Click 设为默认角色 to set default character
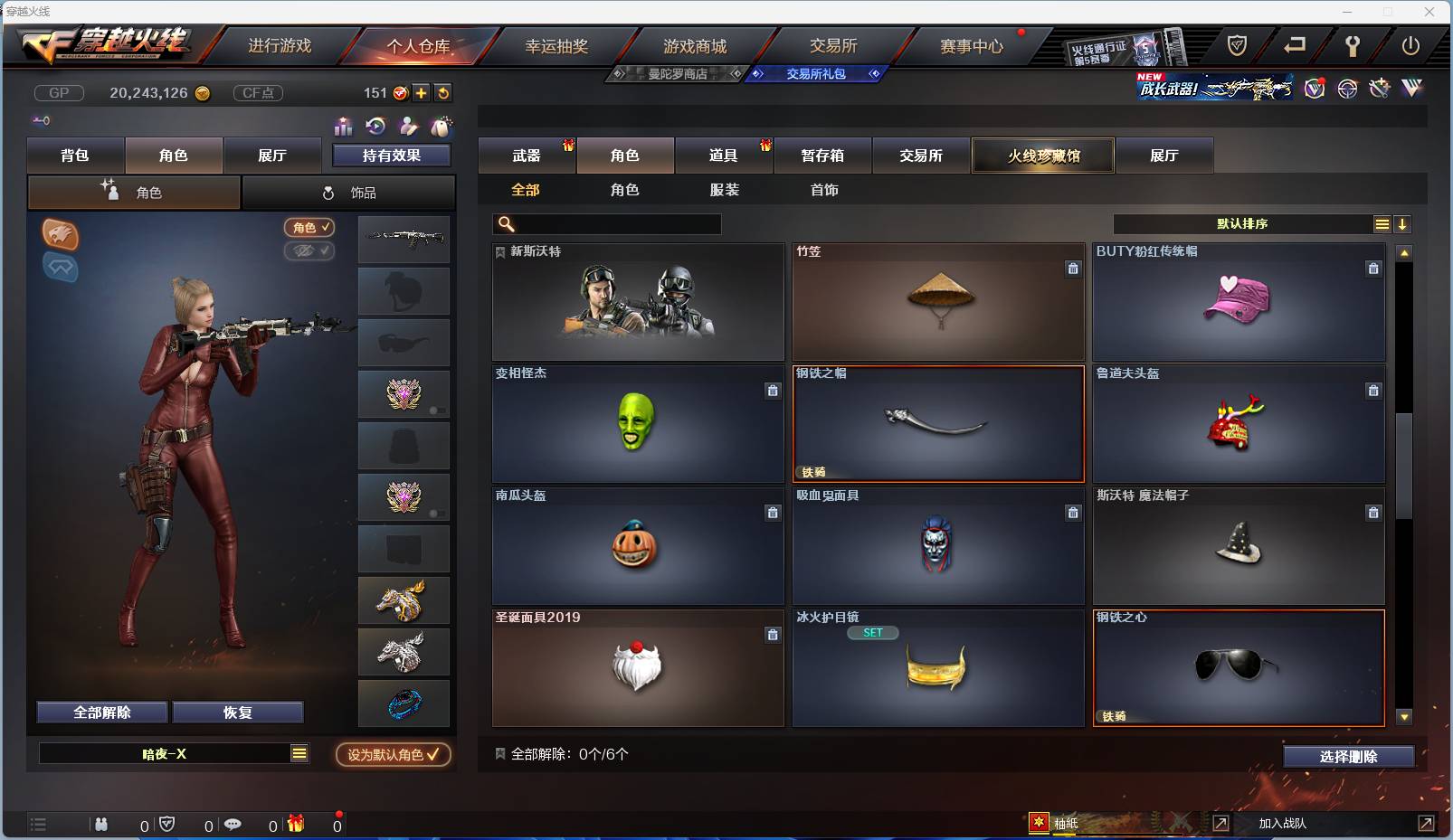 tap(392, 755)
